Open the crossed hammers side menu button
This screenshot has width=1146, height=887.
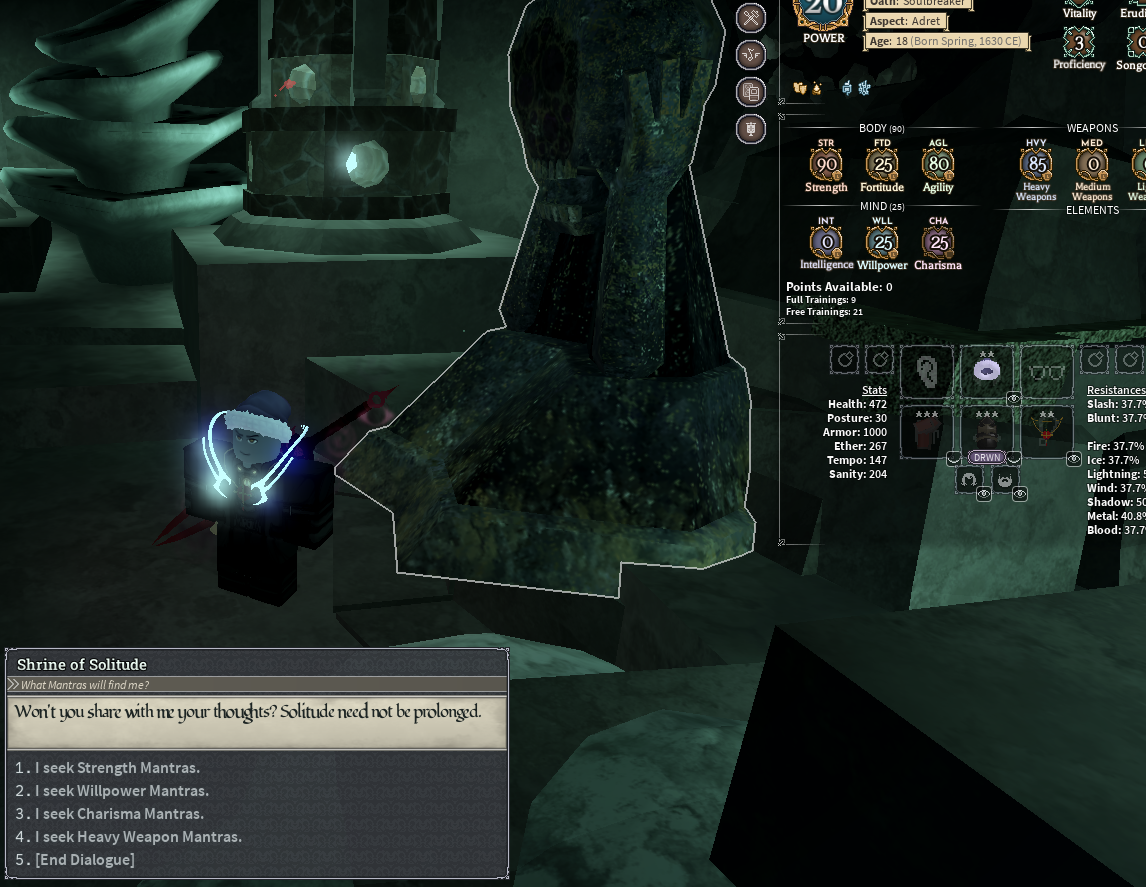coord(751,17)
